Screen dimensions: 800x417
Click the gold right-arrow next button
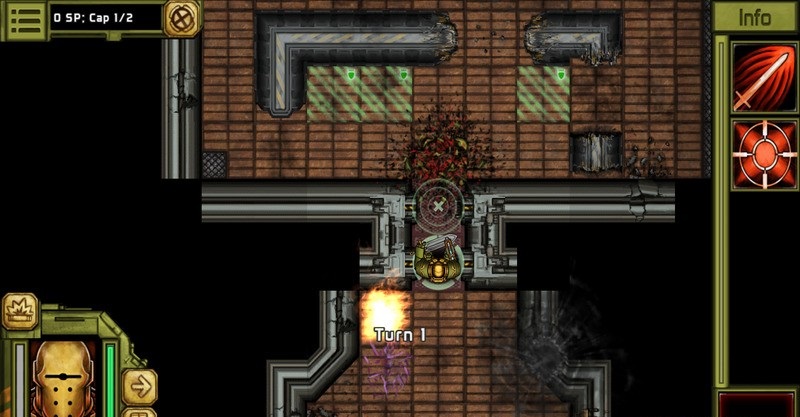140,386
